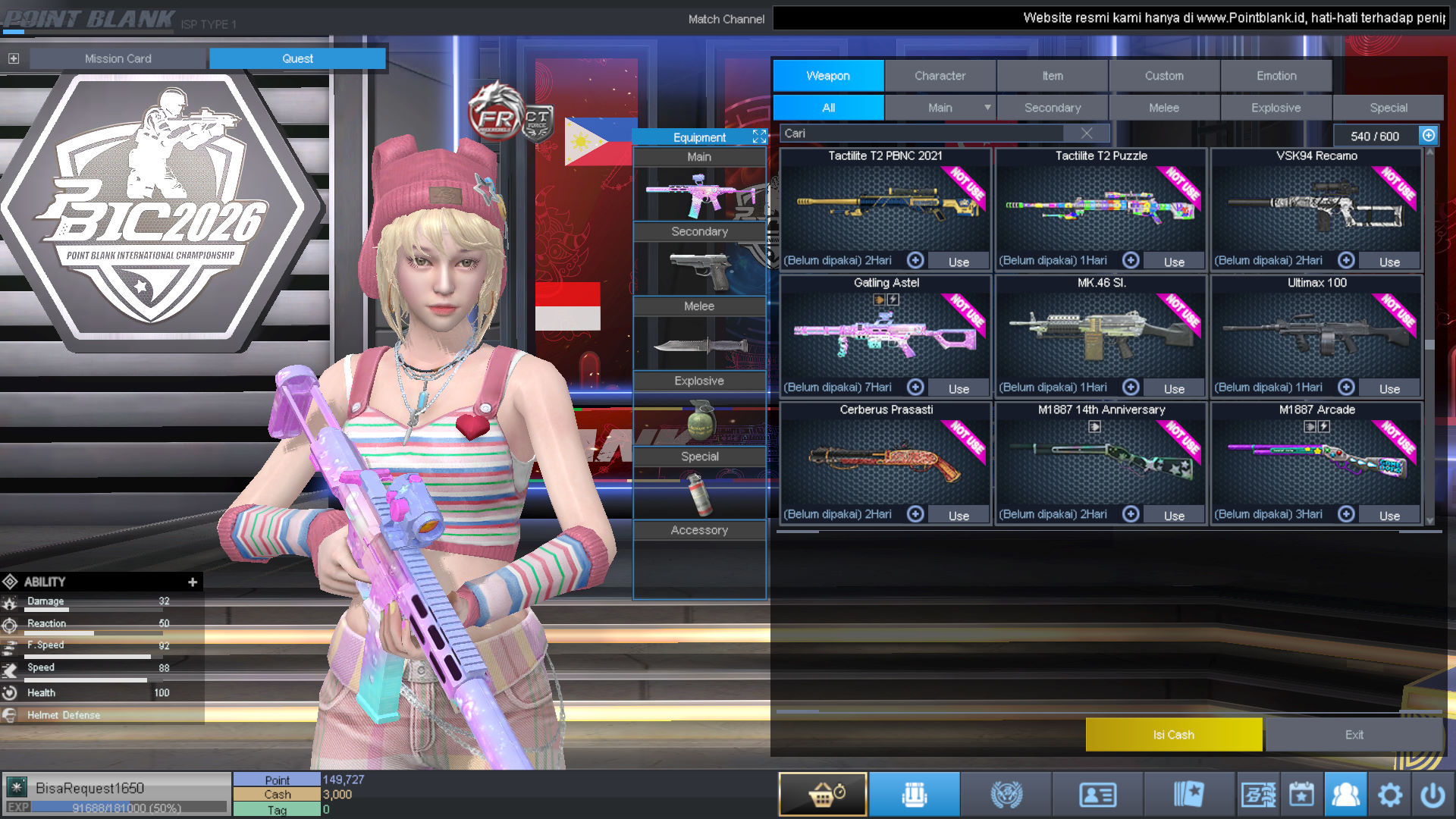Open the settings gear icon
This screenshot has height=819, width=1456.
[x=1389, y=795]
